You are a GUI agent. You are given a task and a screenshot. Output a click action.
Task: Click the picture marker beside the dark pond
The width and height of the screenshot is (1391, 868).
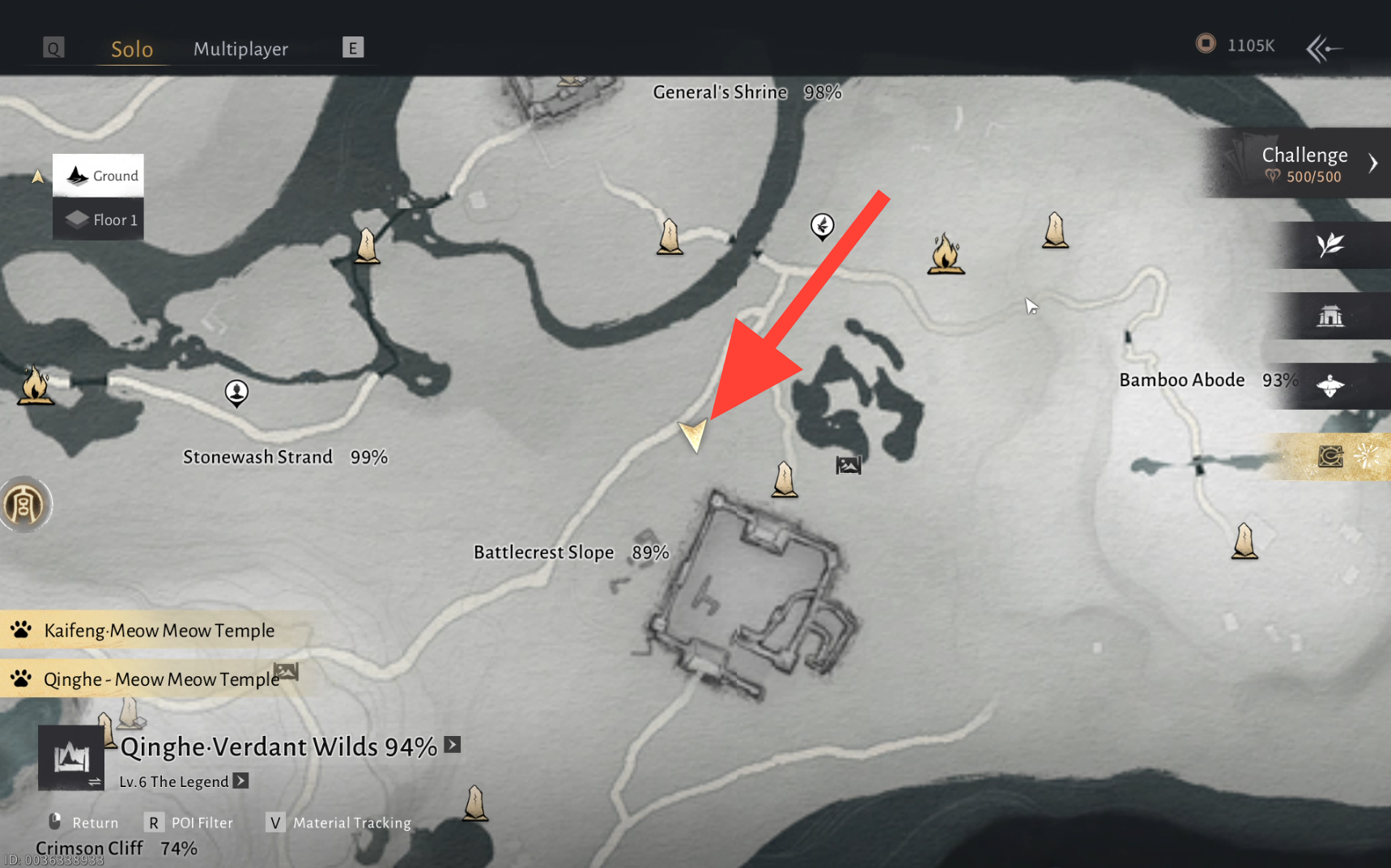848,465
